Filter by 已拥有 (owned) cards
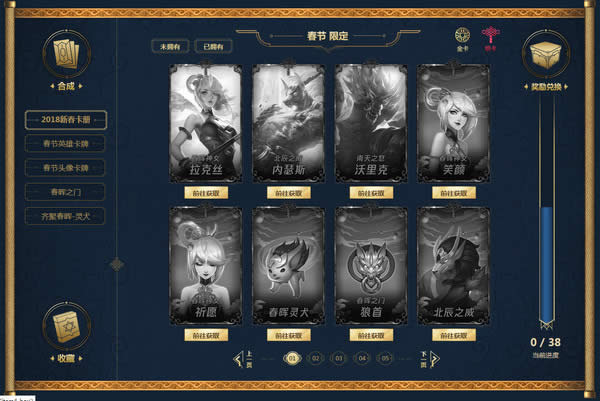Screen dimensions: 600x401 [213, 46]
